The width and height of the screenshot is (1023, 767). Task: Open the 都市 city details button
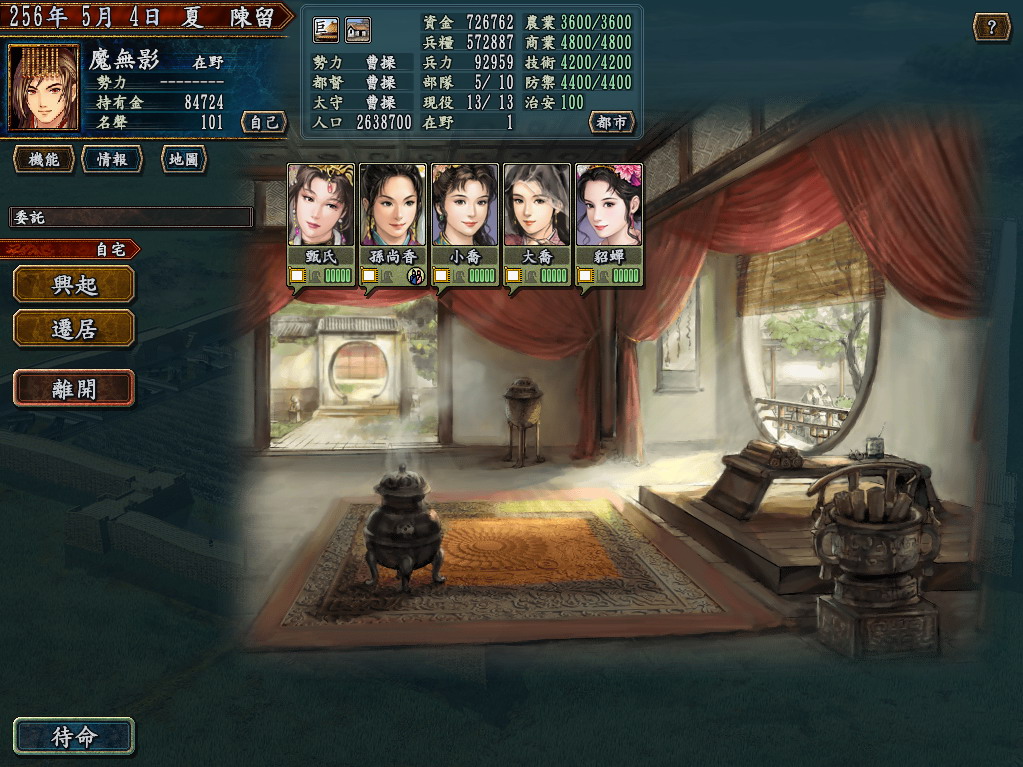point(612,123)
